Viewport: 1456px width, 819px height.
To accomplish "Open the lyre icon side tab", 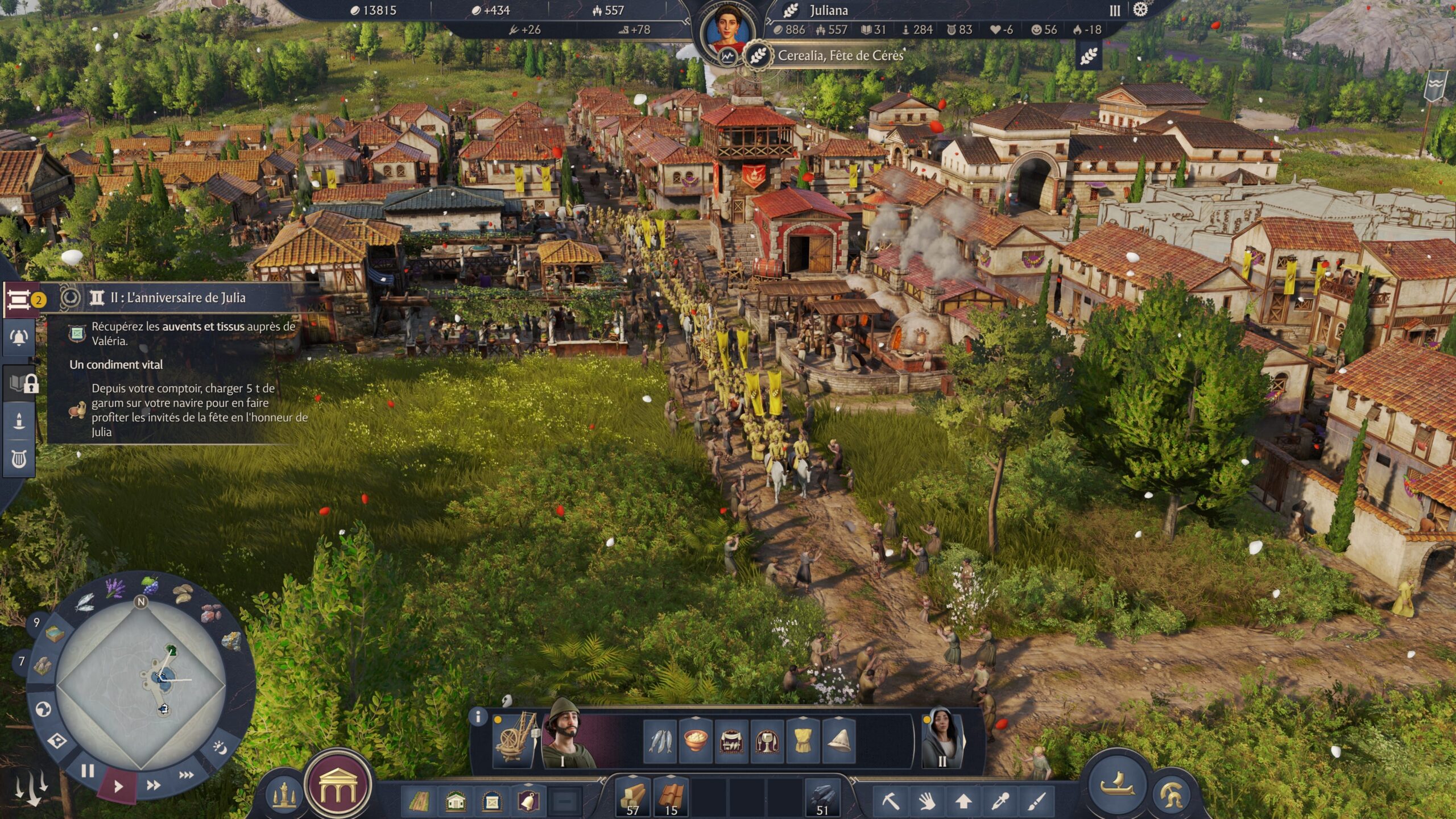I will pos(19,458).
